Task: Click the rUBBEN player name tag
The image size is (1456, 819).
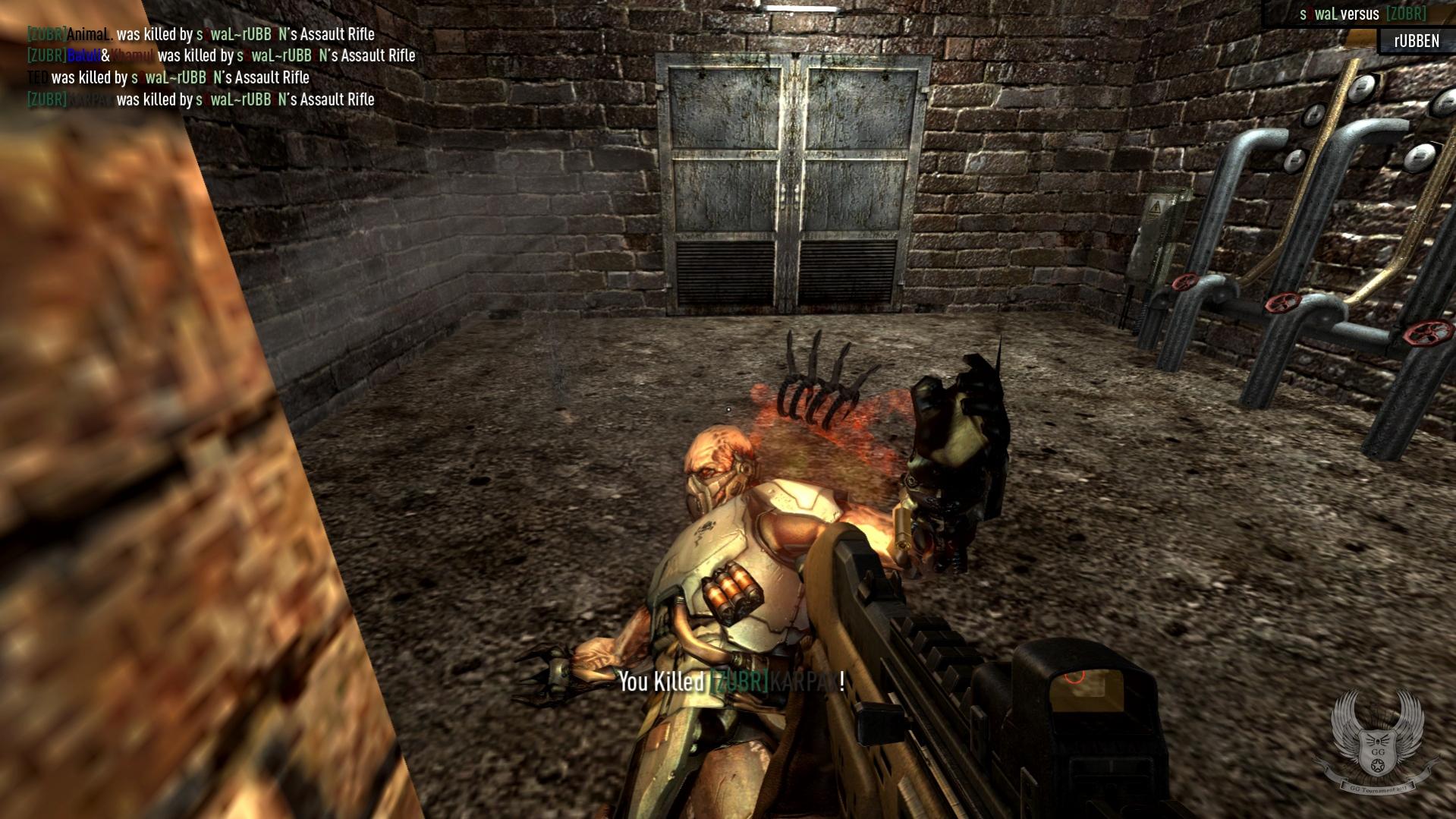Action: 1416,41
